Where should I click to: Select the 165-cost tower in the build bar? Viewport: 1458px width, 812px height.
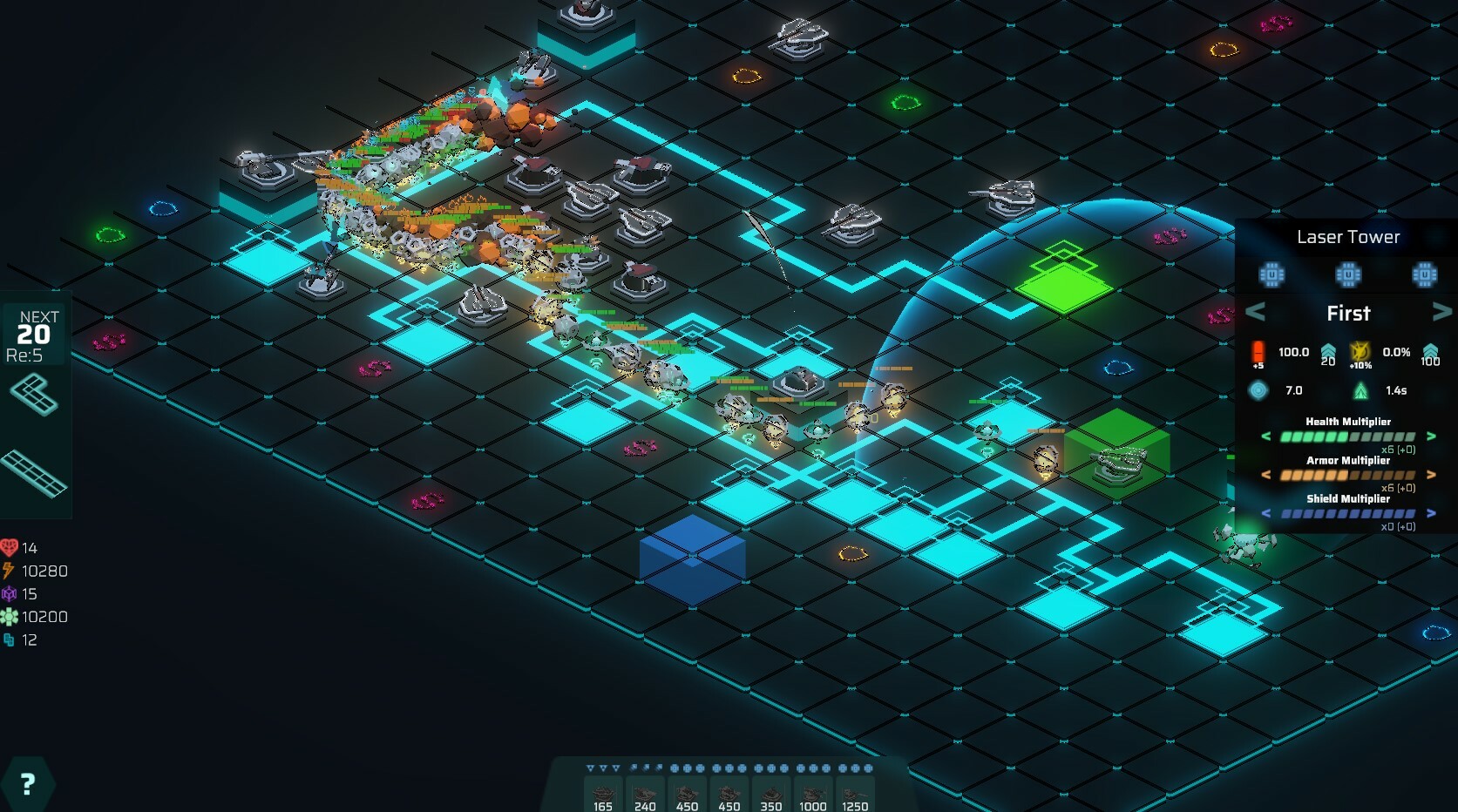[x=603, y=793]
